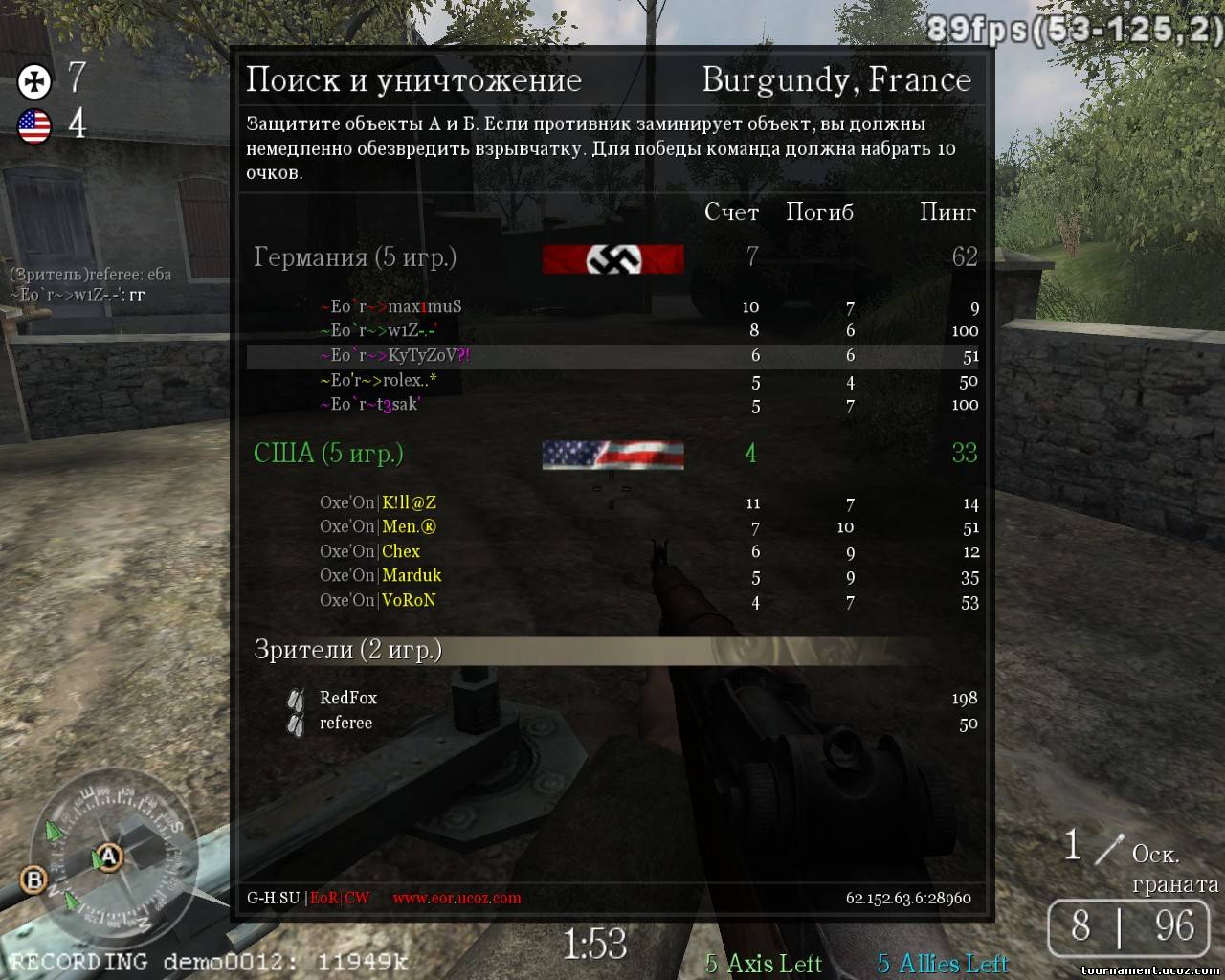Viewport: 1225px width, 980px height.
Task: Open the www.eor.ucoz.com link
Action: (x=457, y=899)
